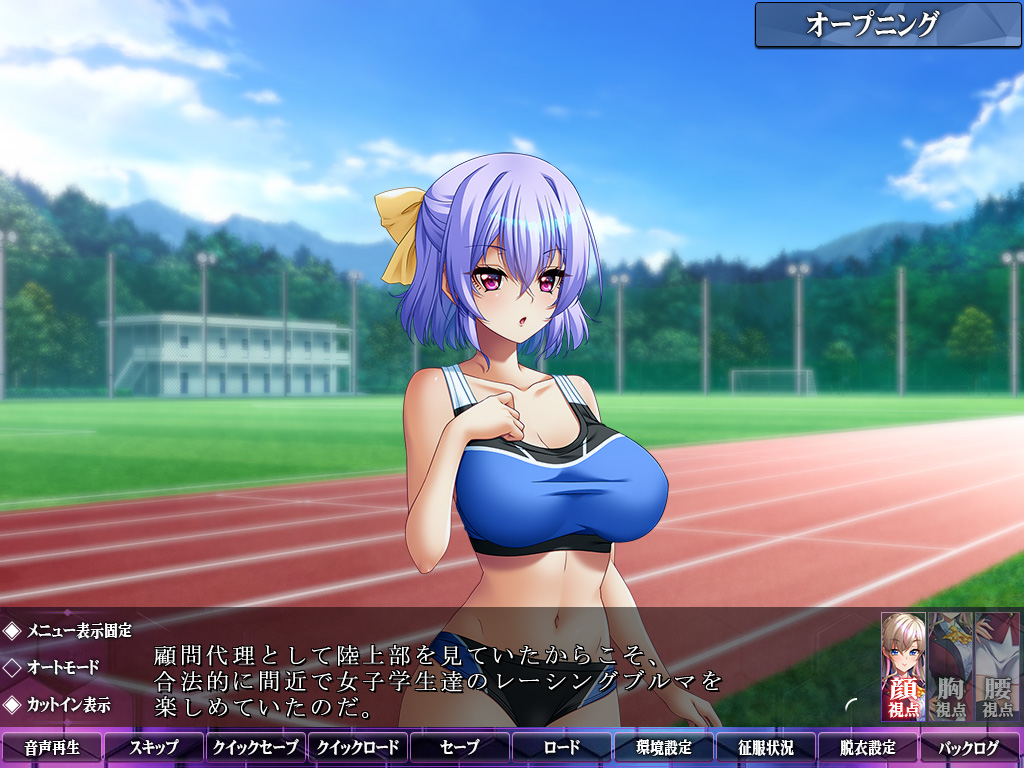The image size is (1024, 768).
Task: Choose クイックロード to quick load
Action: pos(358,748)
